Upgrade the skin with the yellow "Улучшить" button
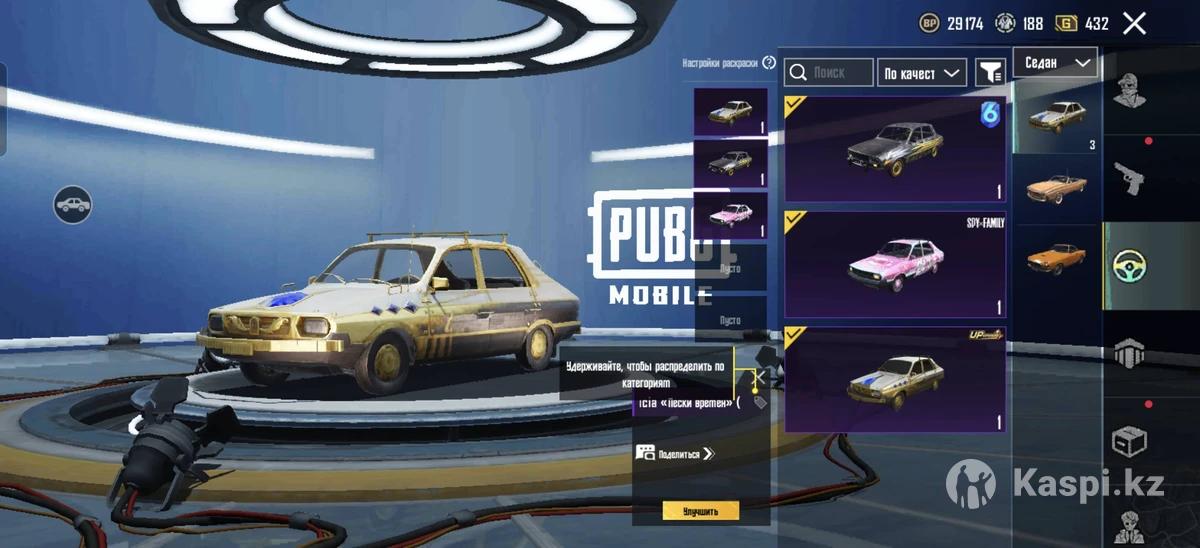1200x548 pixels. pyautogui.click(x=700, y=511)
